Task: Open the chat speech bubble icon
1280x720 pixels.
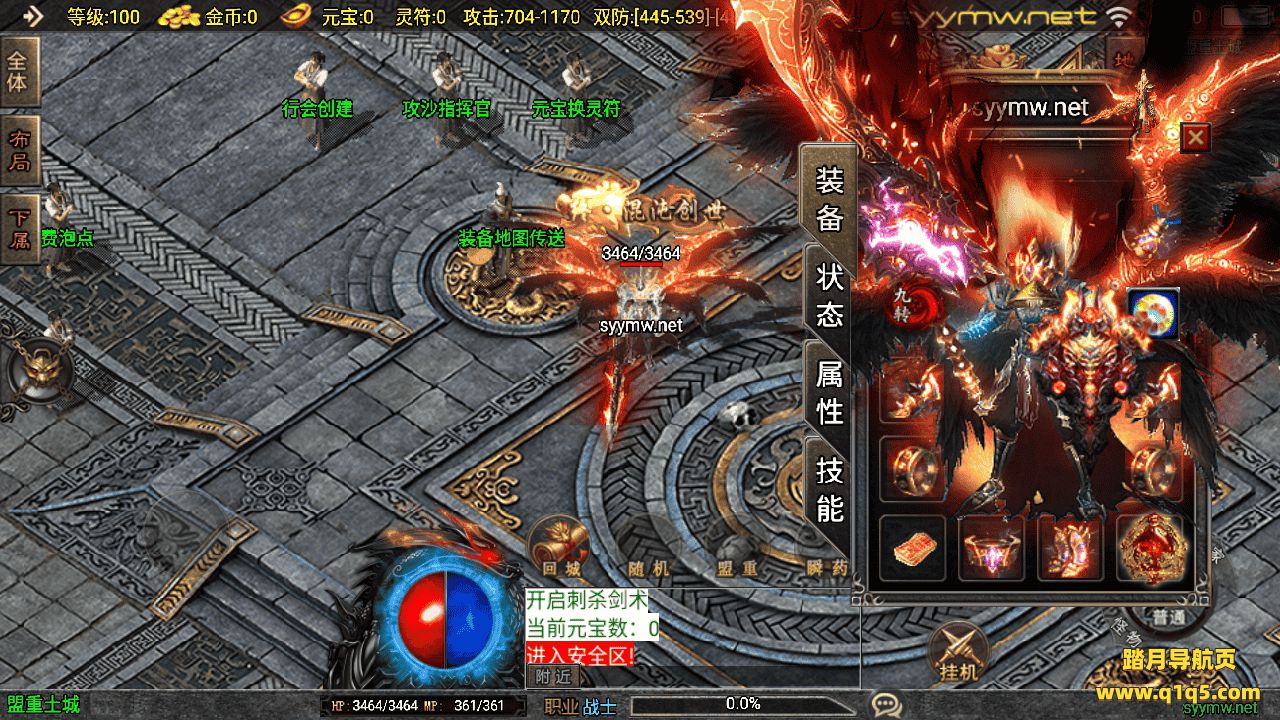Action: 886,705
